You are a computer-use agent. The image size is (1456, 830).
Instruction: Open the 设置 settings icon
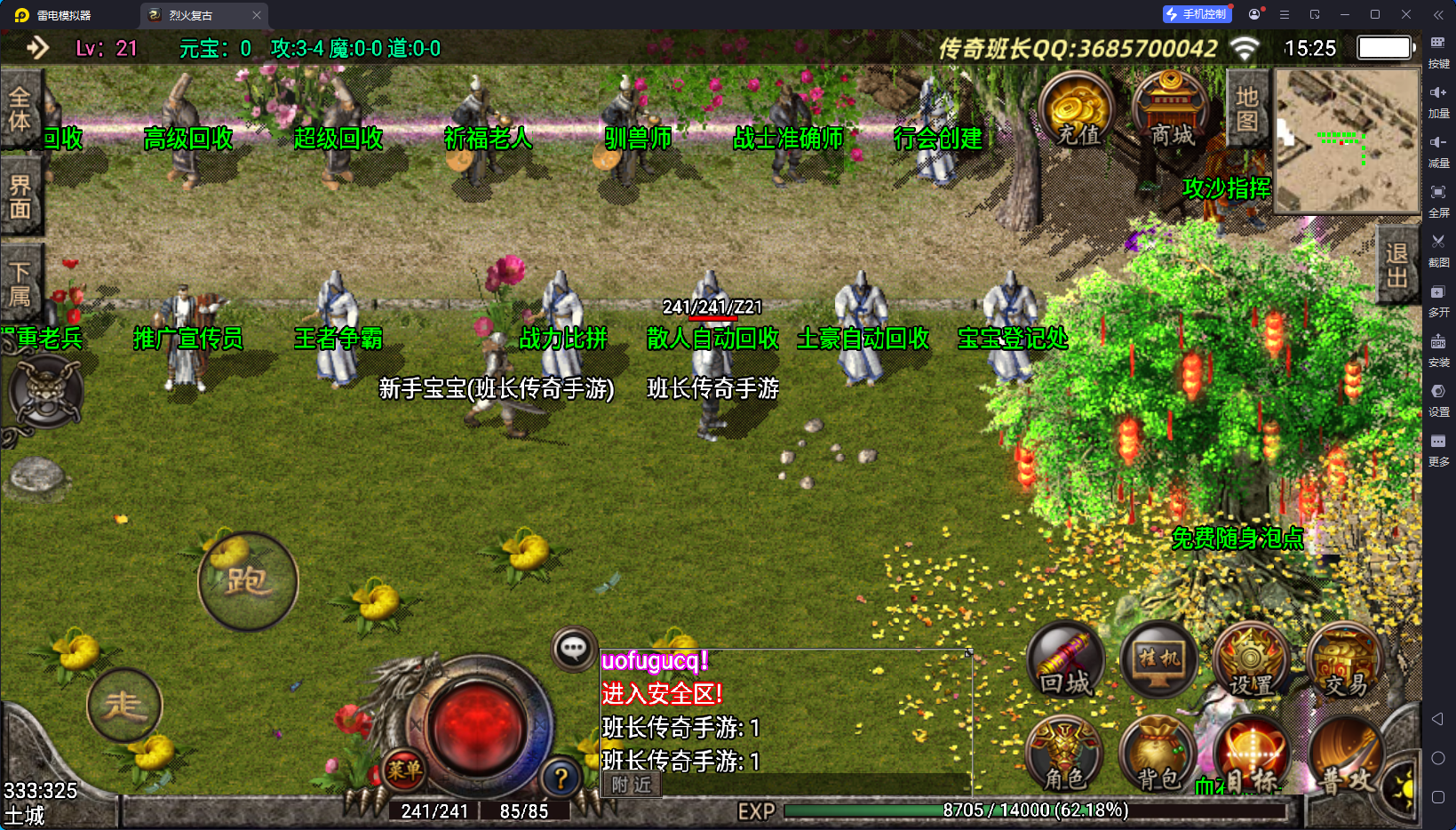(1252, 661)
